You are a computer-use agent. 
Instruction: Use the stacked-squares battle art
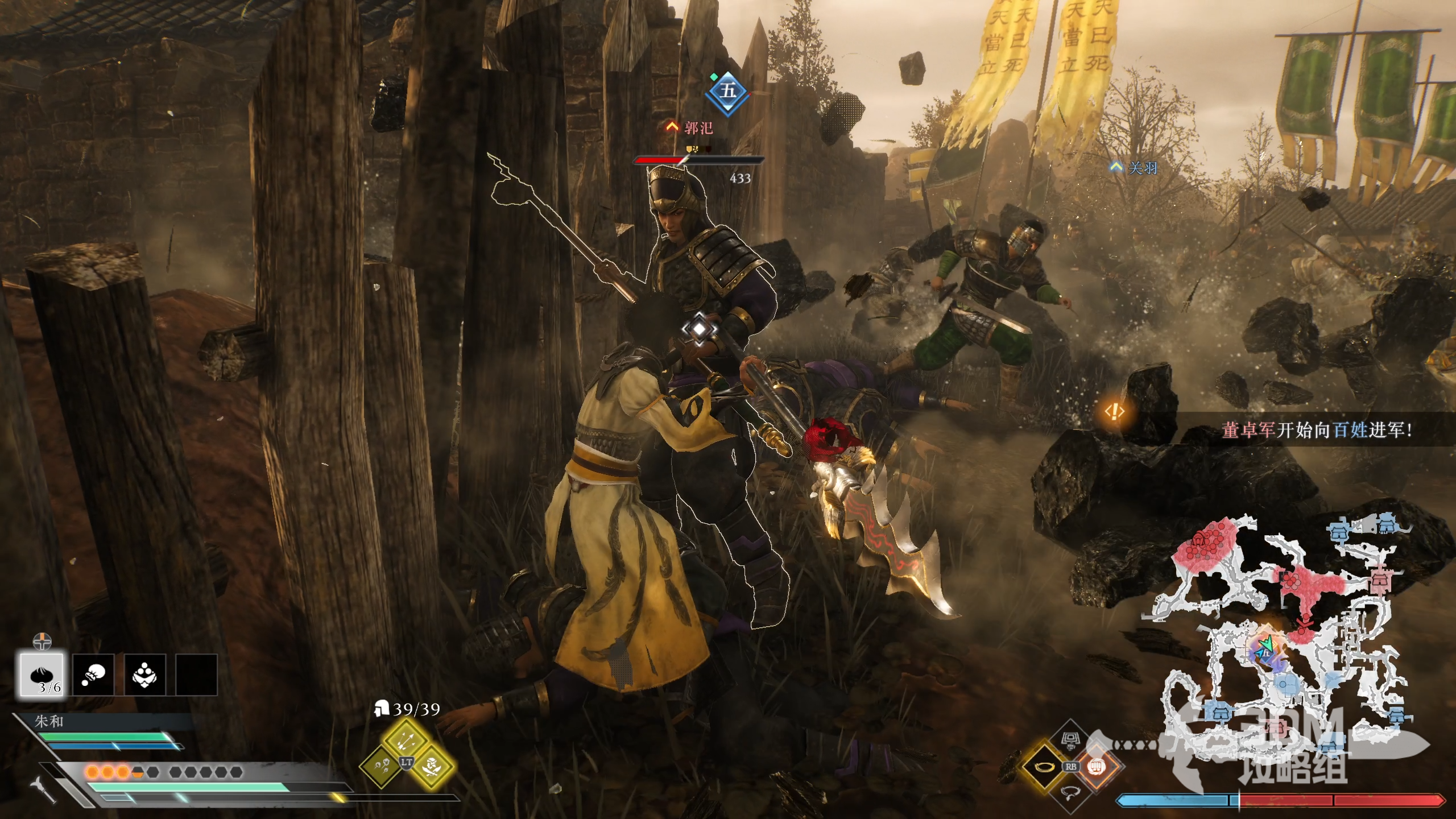[1070, 741]
